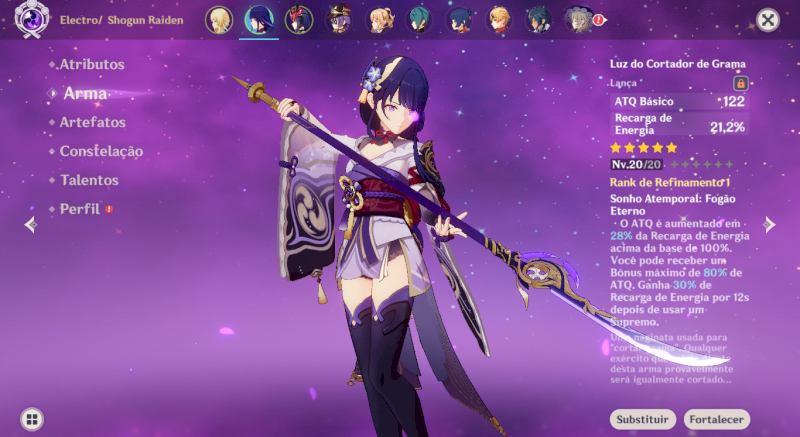Close the character screen with X
The width and height of the screenshot is (800, 437).
767,20
